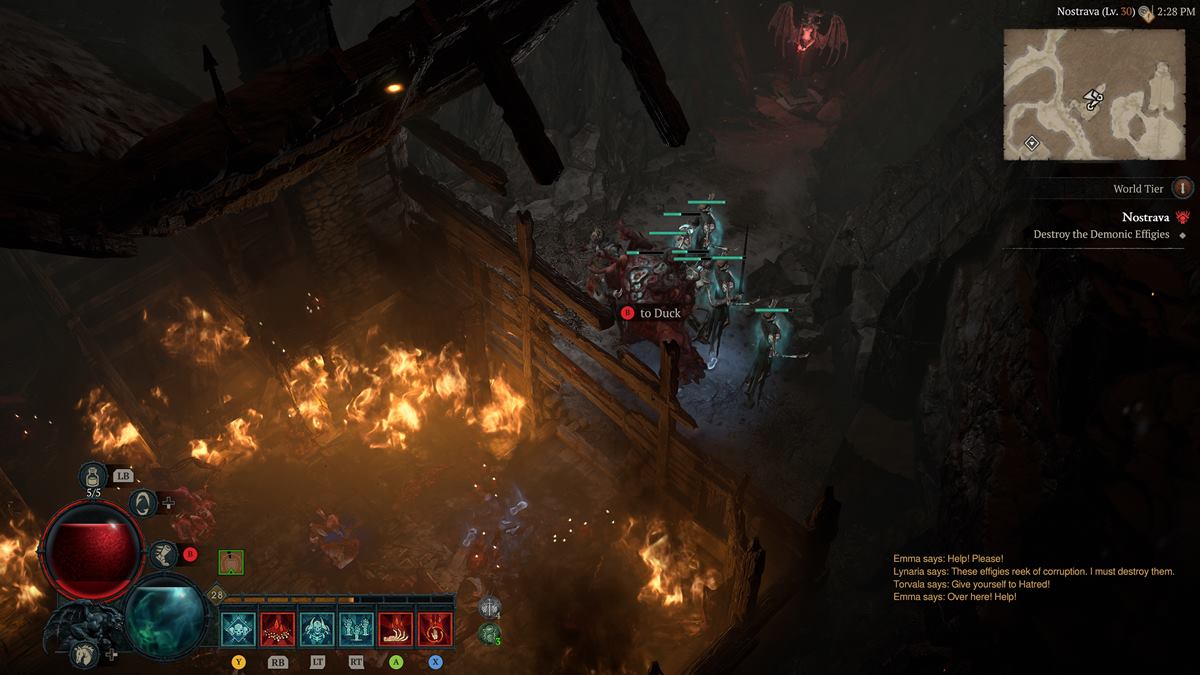The width and height of the screenshot is (1200, 675).
Task: Select the grey skeleton warrior minion icon
Action: pos(490,607)
